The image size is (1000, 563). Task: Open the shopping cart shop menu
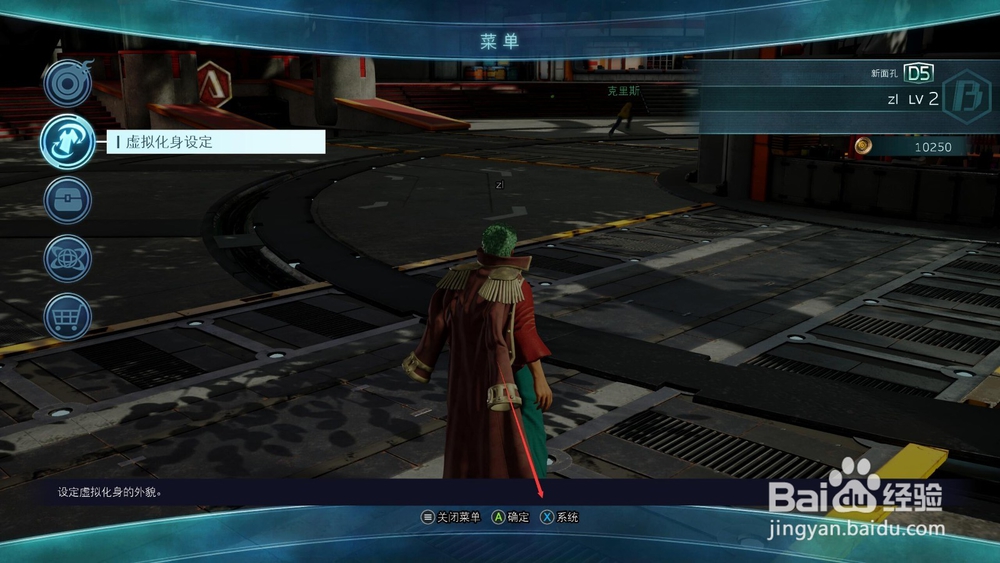click(x=67, y=317)
